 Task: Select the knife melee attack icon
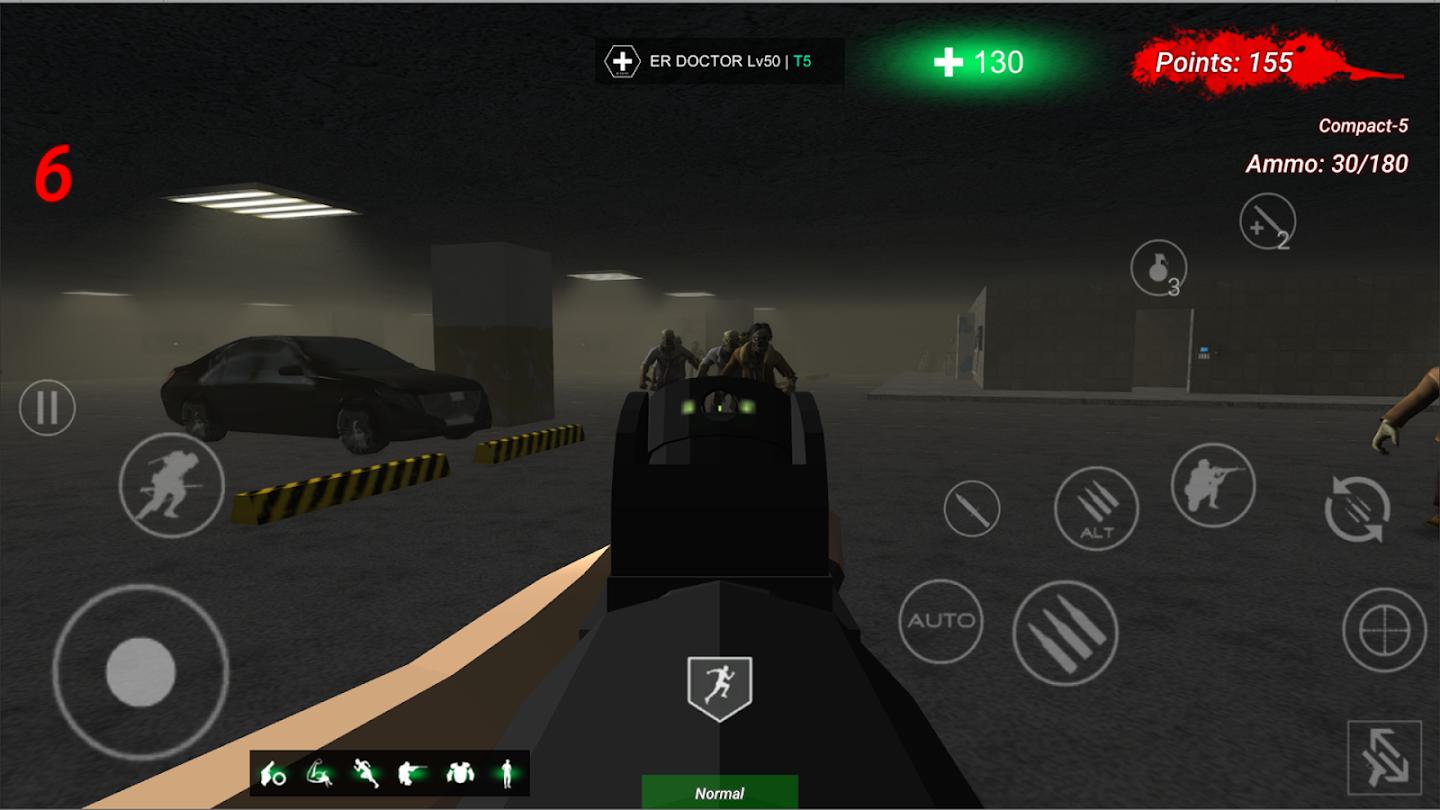(970, 508)
